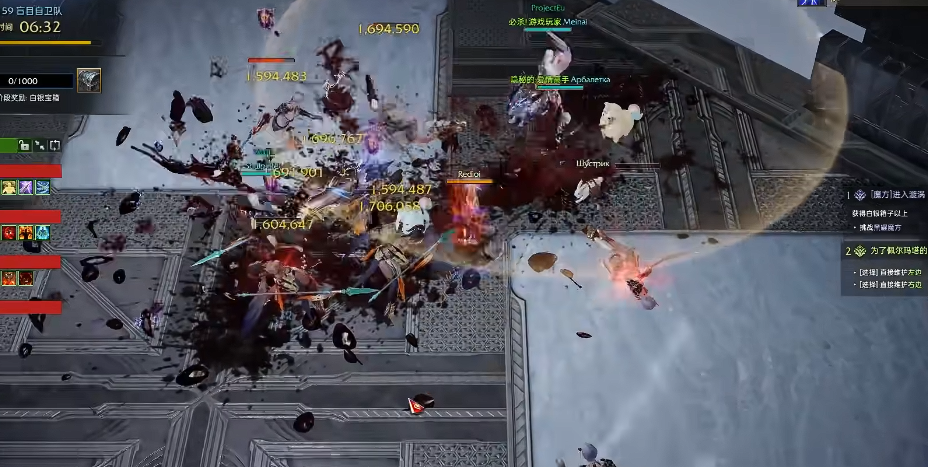Toggle the party frame padlock icon
Viewport: 928px width, 467px height.
point(24,146)
